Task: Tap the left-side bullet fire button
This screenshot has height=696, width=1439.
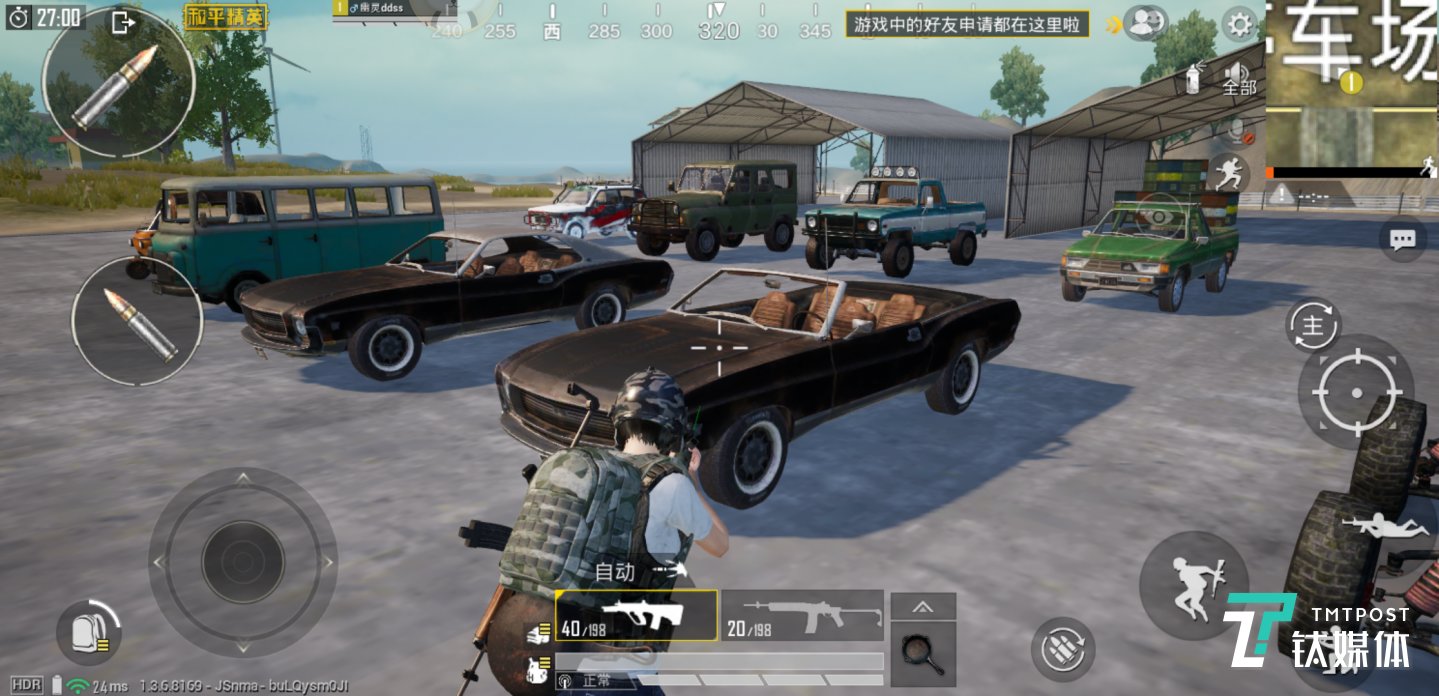Action: 137,319
